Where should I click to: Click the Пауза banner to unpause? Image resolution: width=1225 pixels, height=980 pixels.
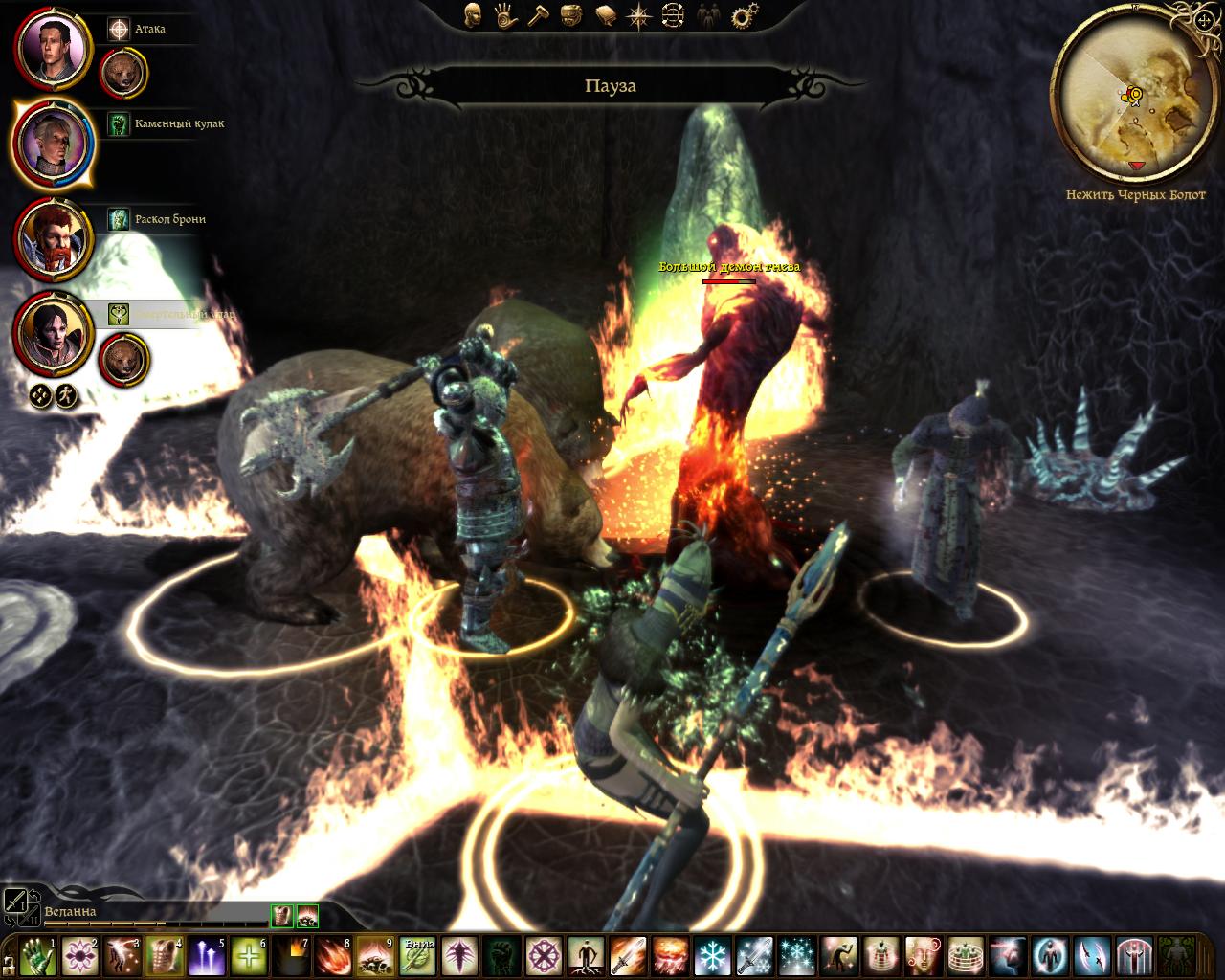612,85
